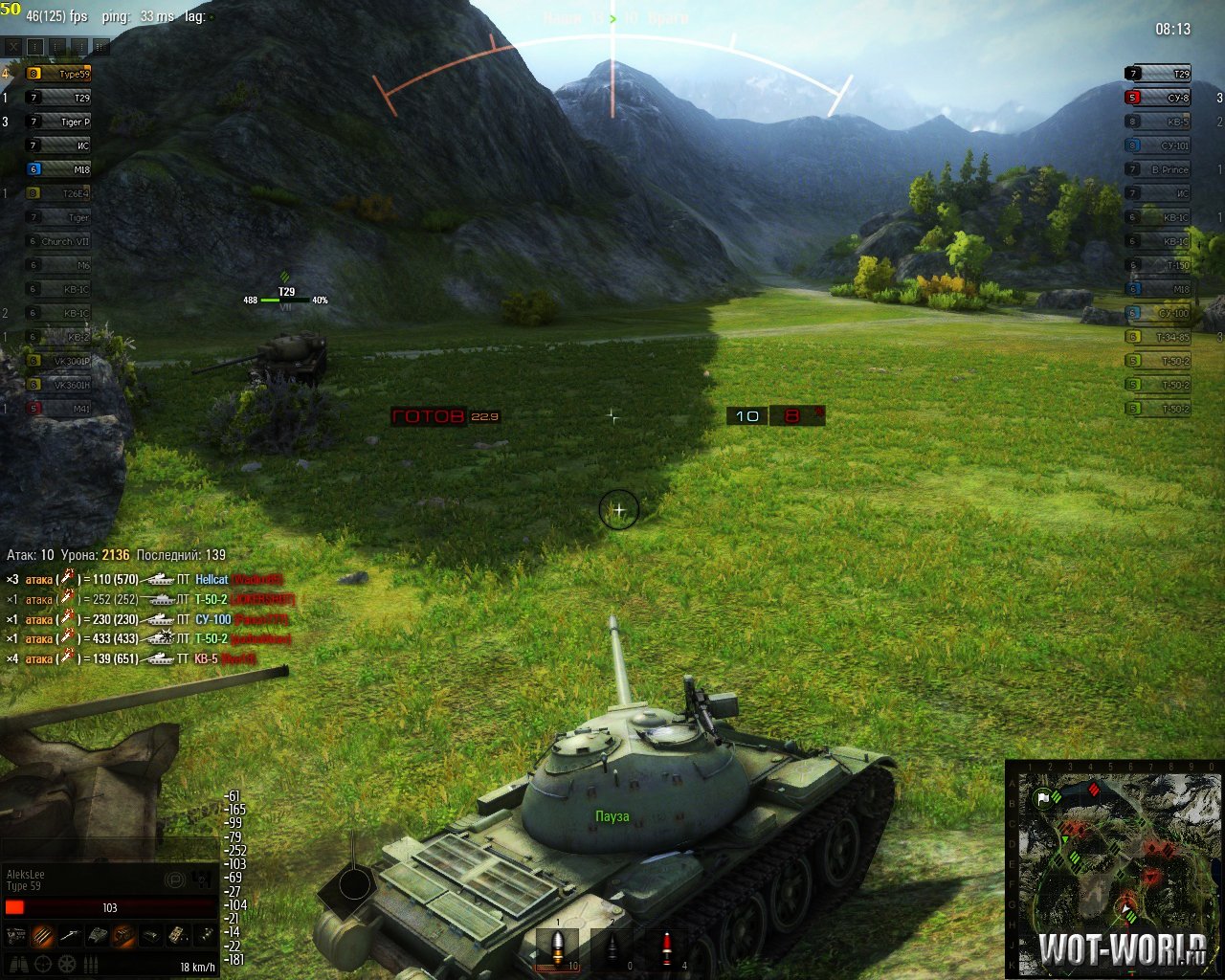Open the tactical minimap

(x=1114, y=867)
